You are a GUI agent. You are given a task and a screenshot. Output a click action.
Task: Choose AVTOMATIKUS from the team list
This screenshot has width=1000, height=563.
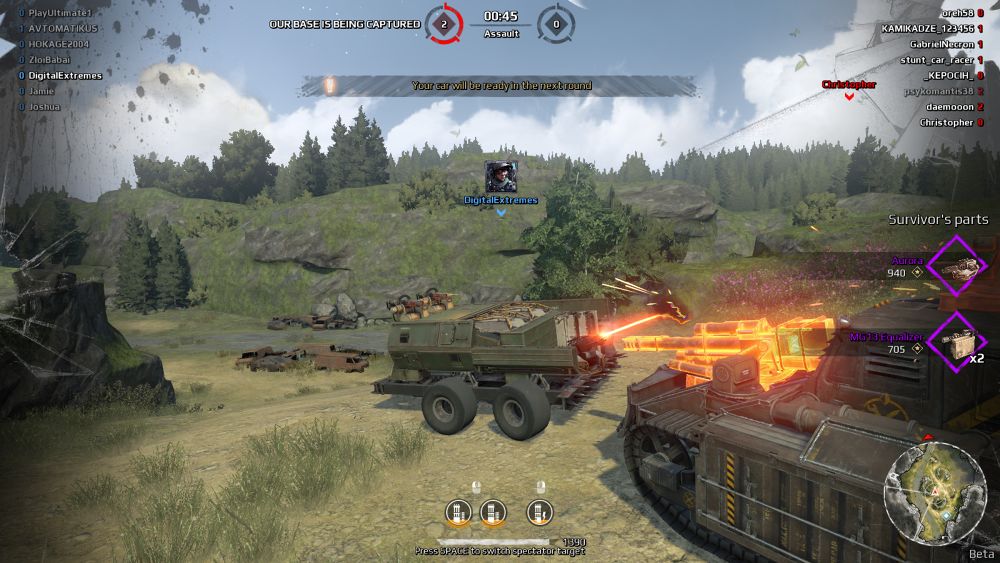(x=64, y=28)
